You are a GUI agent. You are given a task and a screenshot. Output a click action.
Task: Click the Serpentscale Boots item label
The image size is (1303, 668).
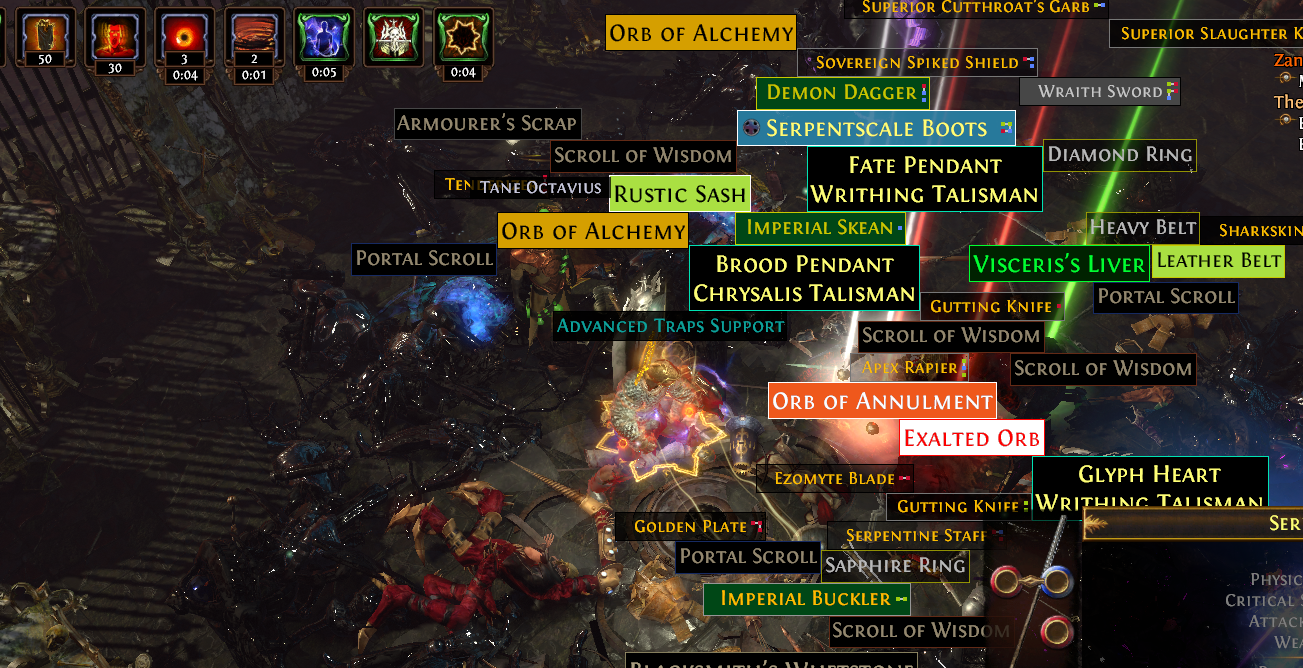tap(876, 129)
